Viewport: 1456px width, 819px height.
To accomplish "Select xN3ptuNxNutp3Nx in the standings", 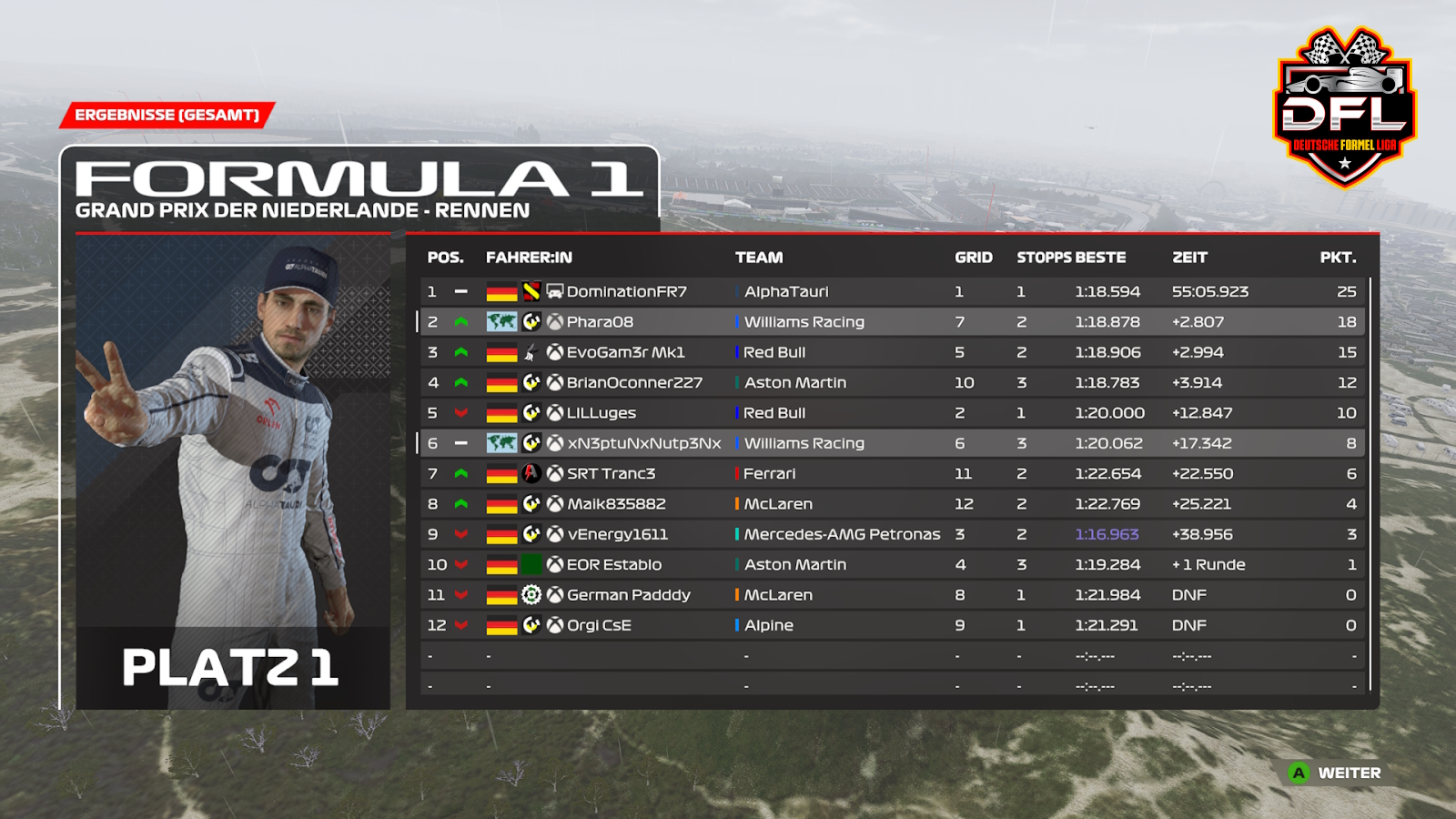I will [643, 443].
